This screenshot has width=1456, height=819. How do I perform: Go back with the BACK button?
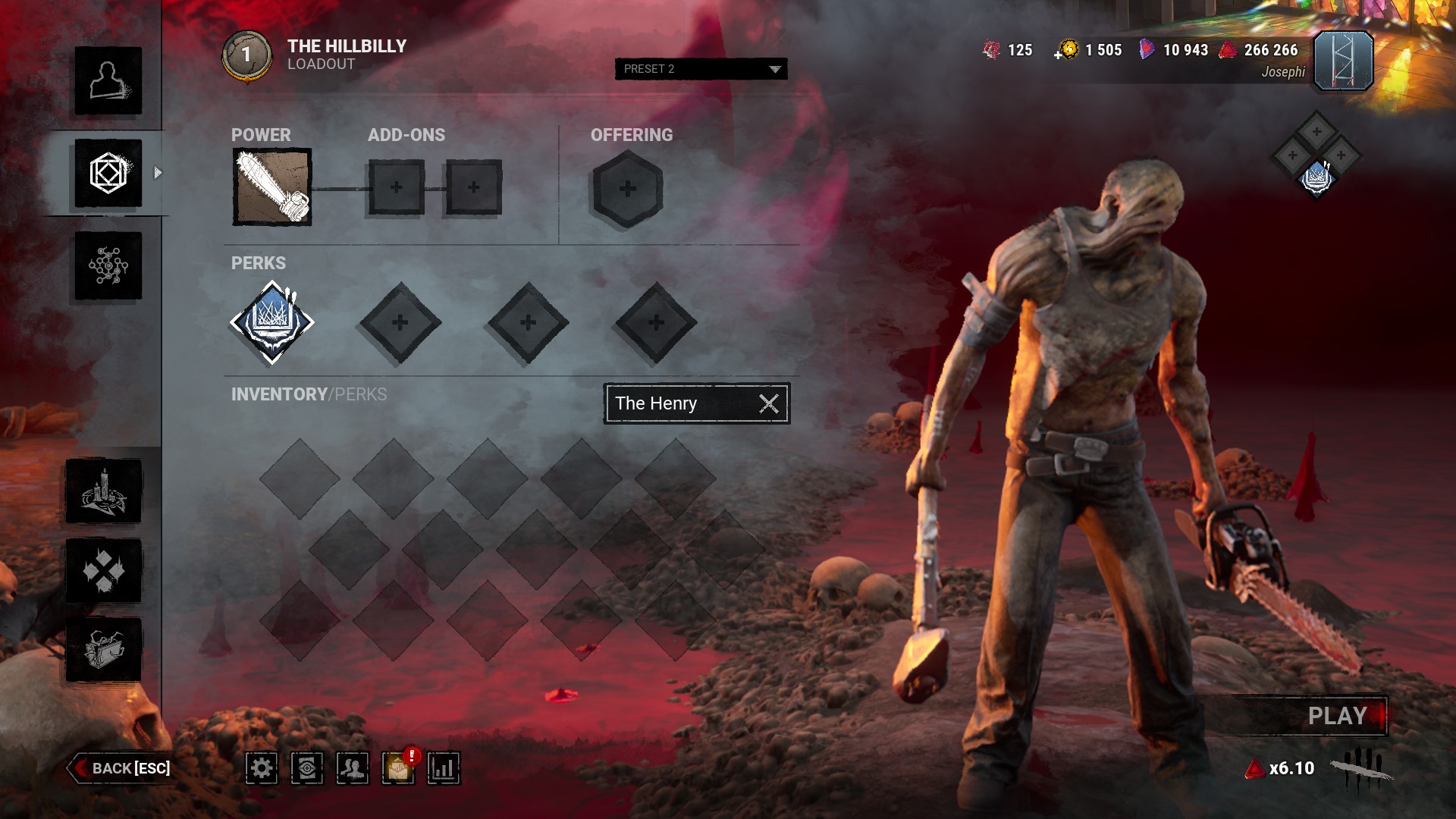(121, 768)
